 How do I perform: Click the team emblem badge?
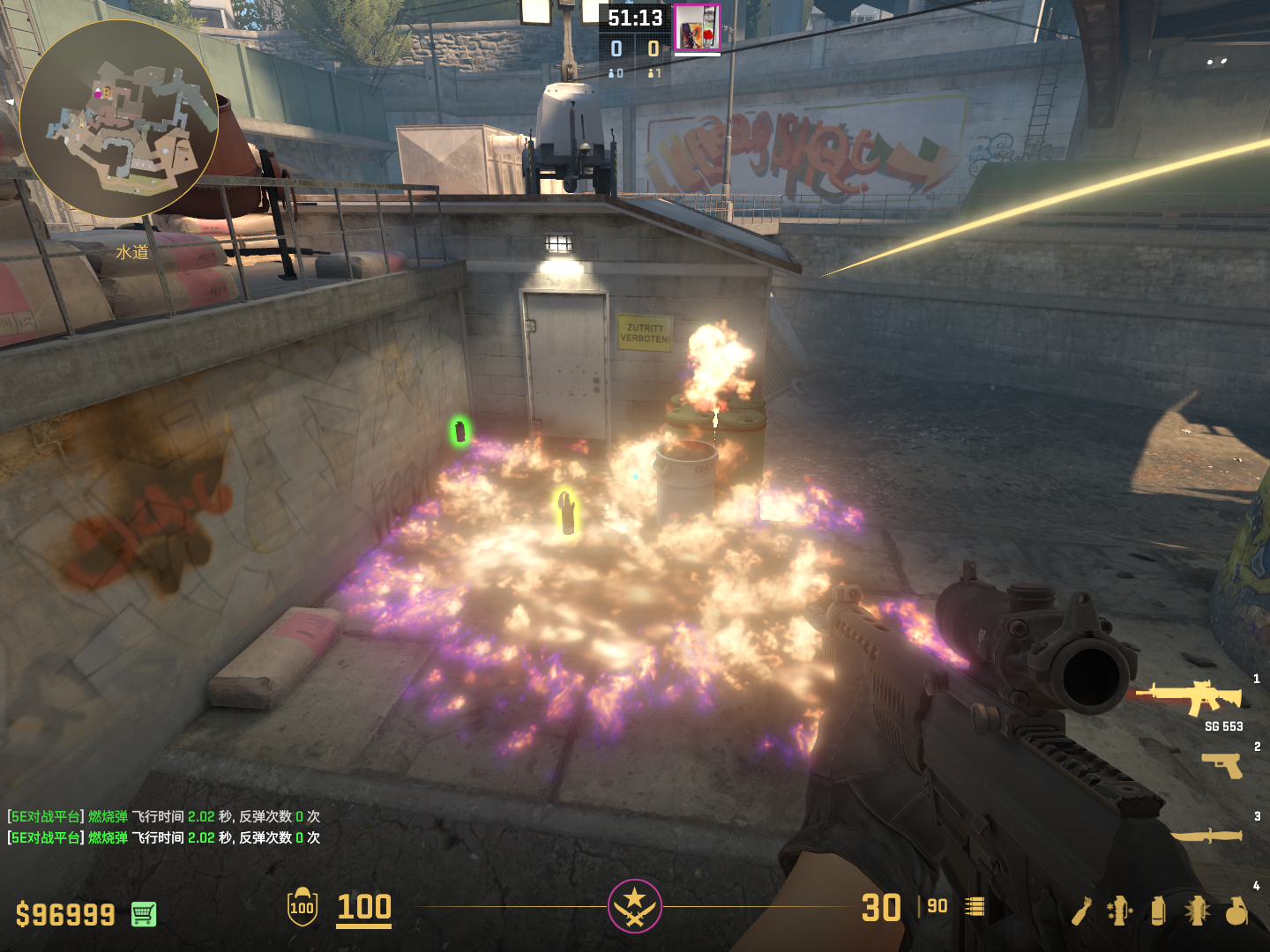tap(635, 906)
